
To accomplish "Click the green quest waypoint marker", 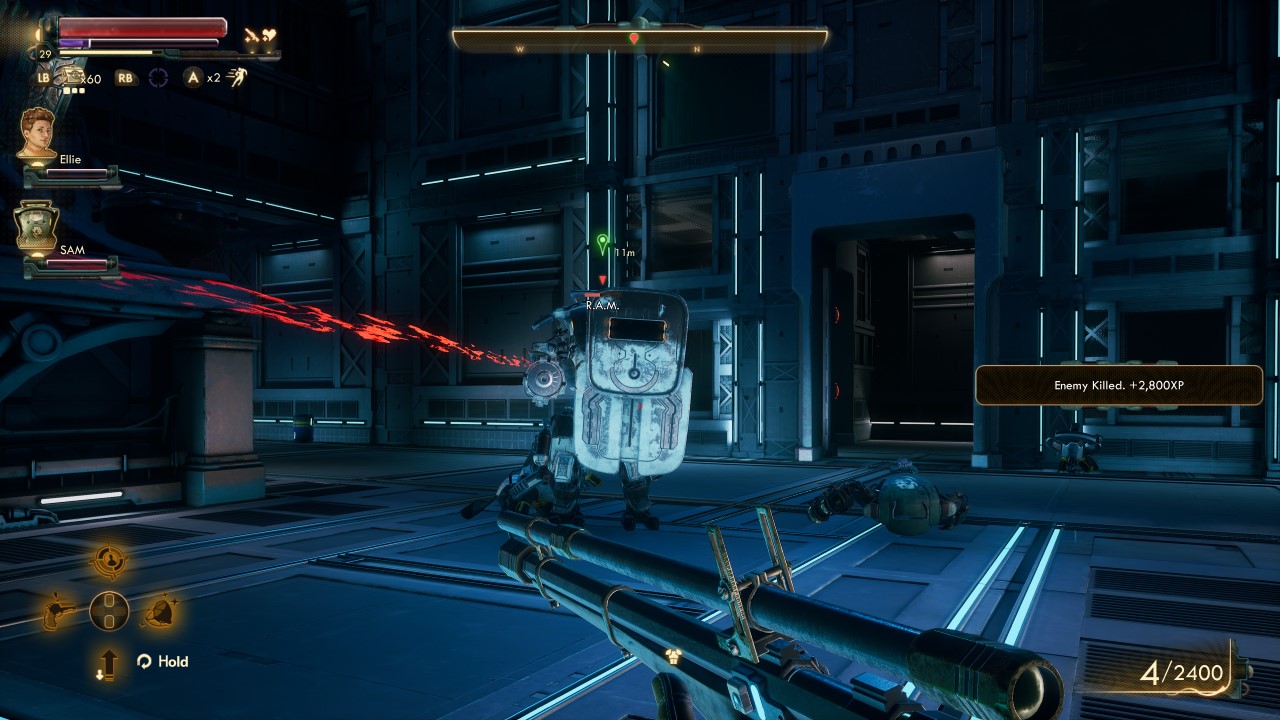I will (602, 242).
